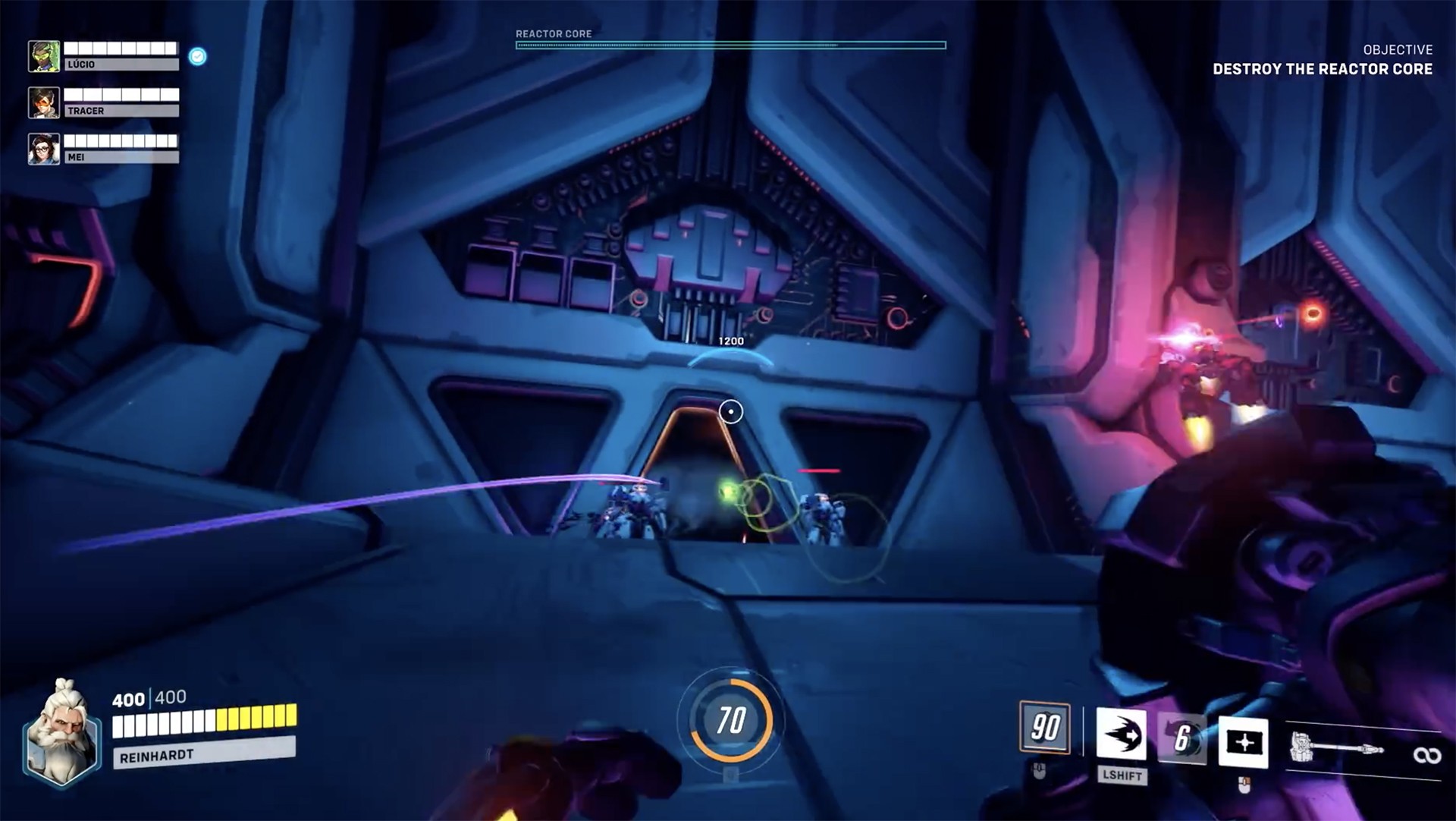Image resolution: width=1456 pixels, height=821 pixels.
Task: Select Lúcio's teammate portrait
Action: (44, 57)
